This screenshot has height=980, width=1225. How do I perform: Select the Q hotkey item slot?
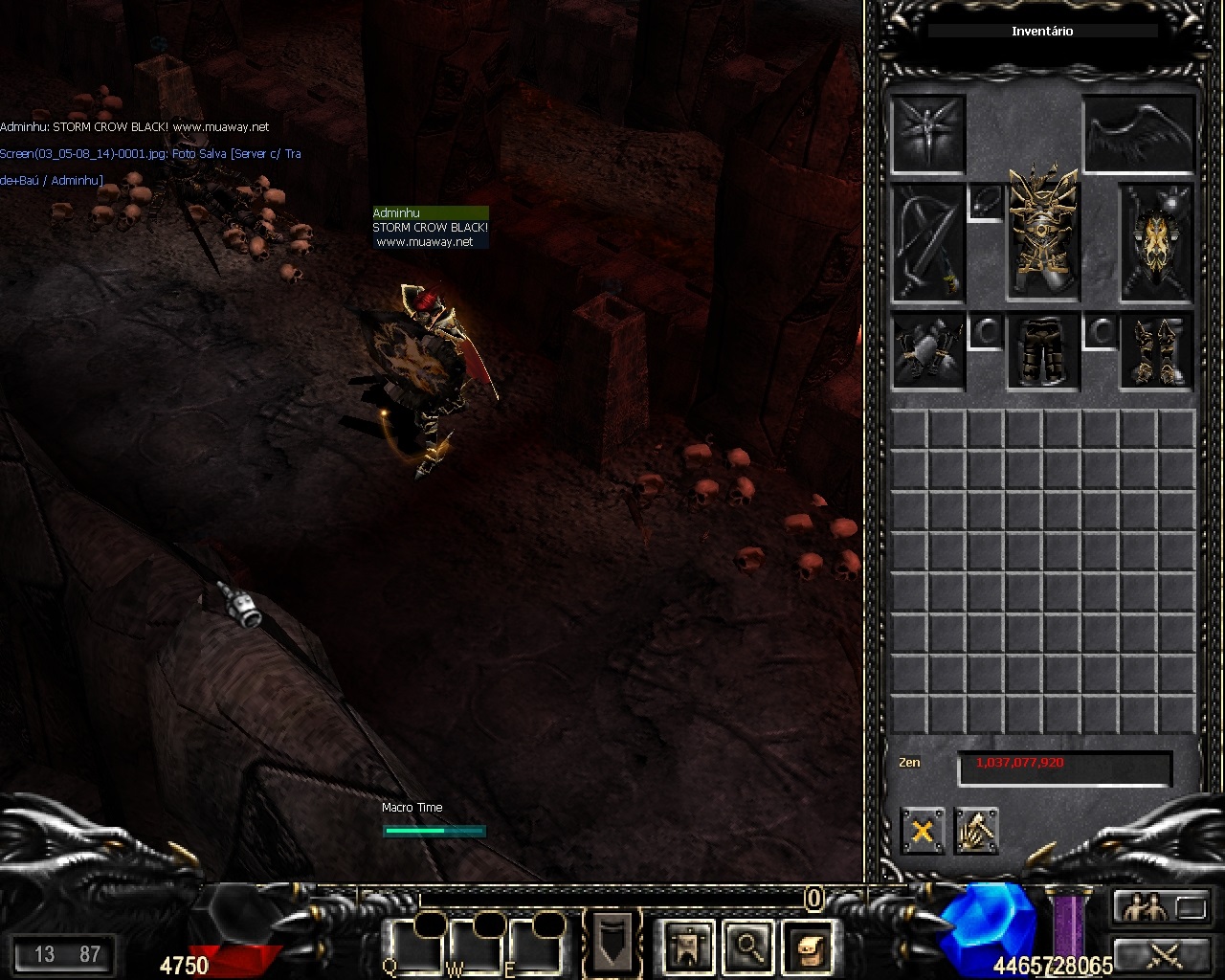pos(412,944)
